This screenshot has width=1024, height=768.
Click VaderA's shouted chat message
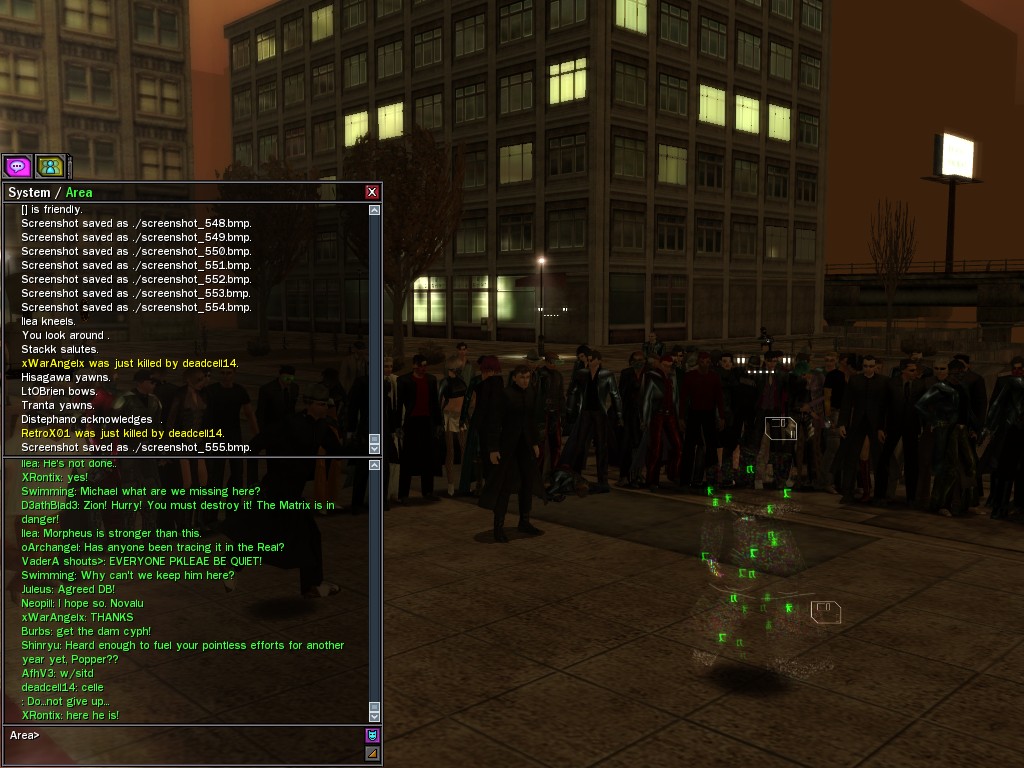pyautogui.click(x=141, y=561)
